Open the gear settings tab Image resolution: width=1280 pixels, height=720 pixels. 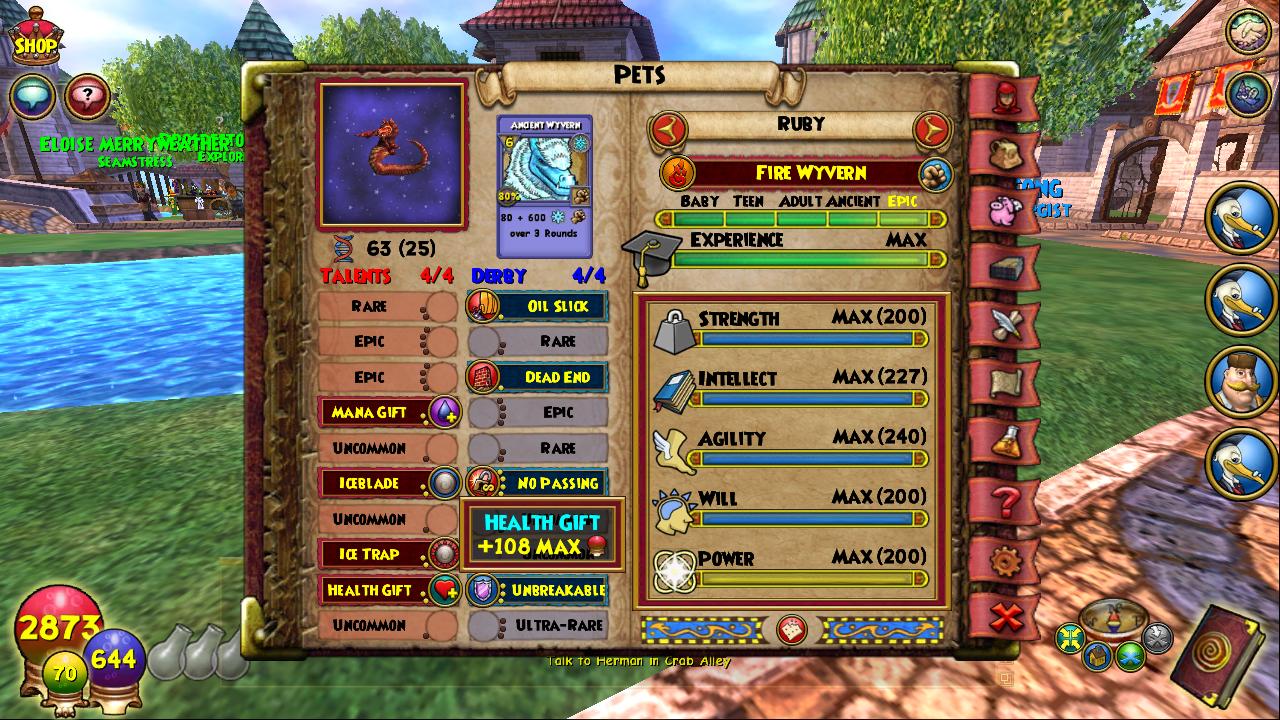point(1006,560)
